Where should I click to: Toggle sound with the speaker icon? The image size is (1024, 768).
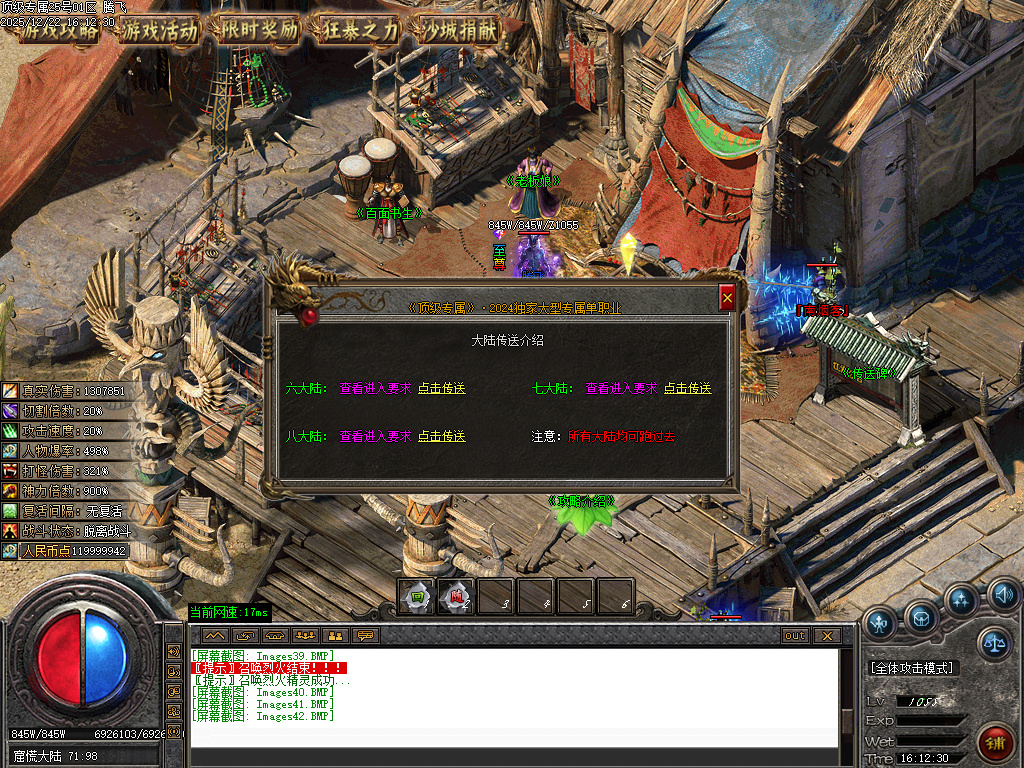pyautogui.click(x=1003, y=596)
